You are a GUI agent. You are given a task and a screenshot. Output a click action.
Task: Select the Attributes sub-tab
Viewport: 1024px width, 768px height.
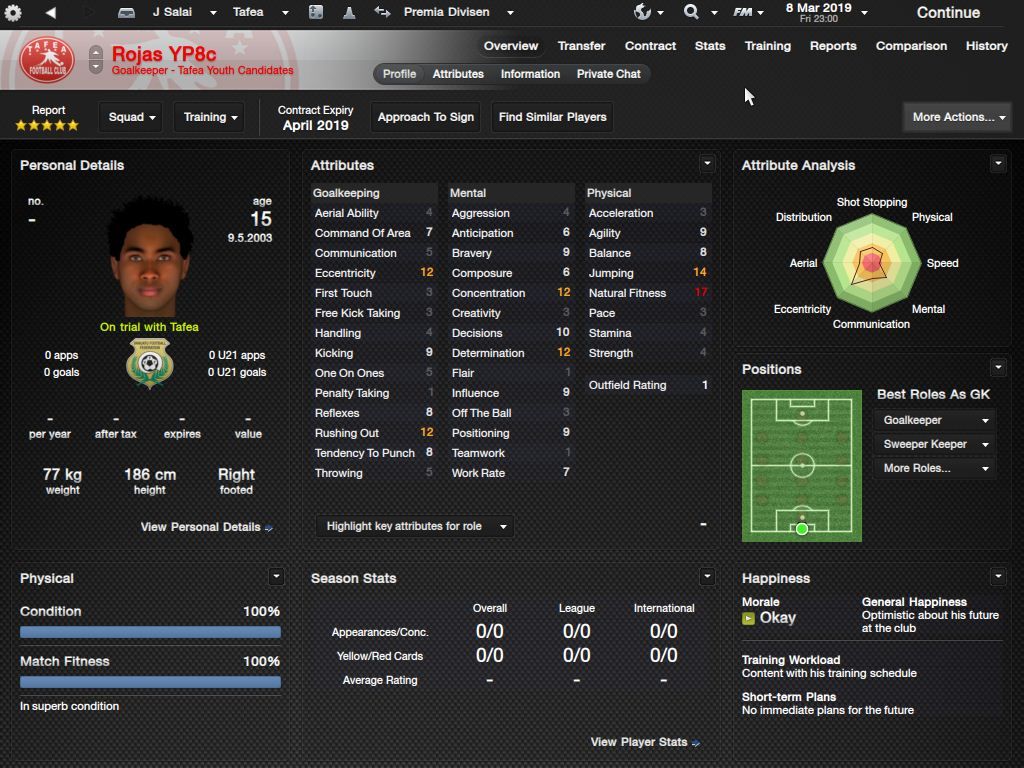click(458, 74)
